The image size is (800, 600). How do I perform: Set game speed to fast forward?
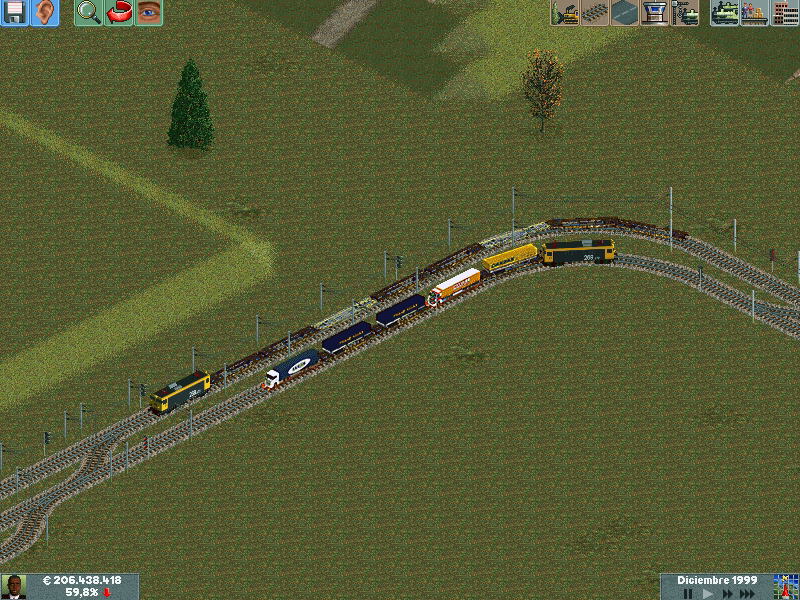(727, 593)
